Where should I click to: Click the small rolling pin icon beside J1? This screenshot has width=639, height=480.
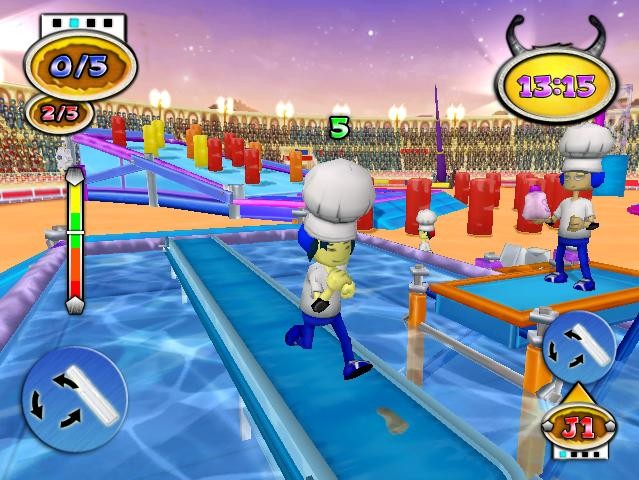578,347
